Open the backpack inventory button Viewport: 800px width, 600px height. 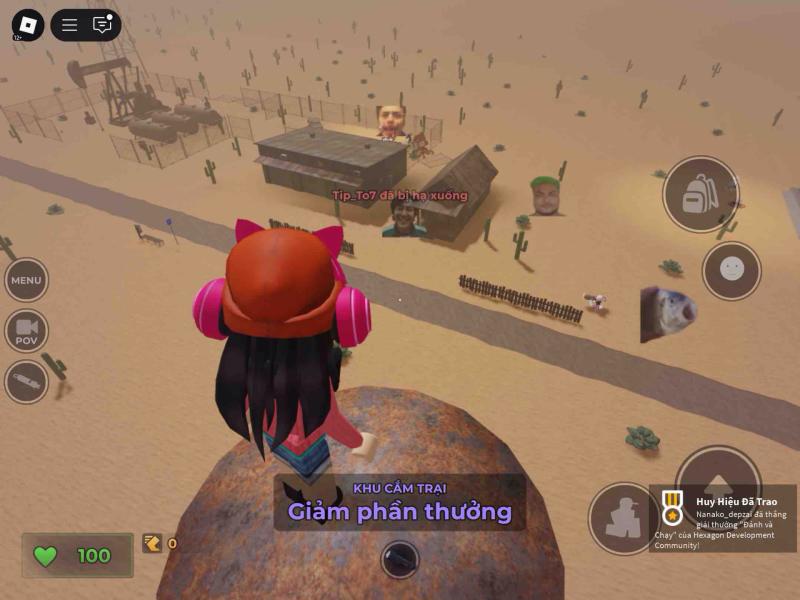[x=700, y=194]
